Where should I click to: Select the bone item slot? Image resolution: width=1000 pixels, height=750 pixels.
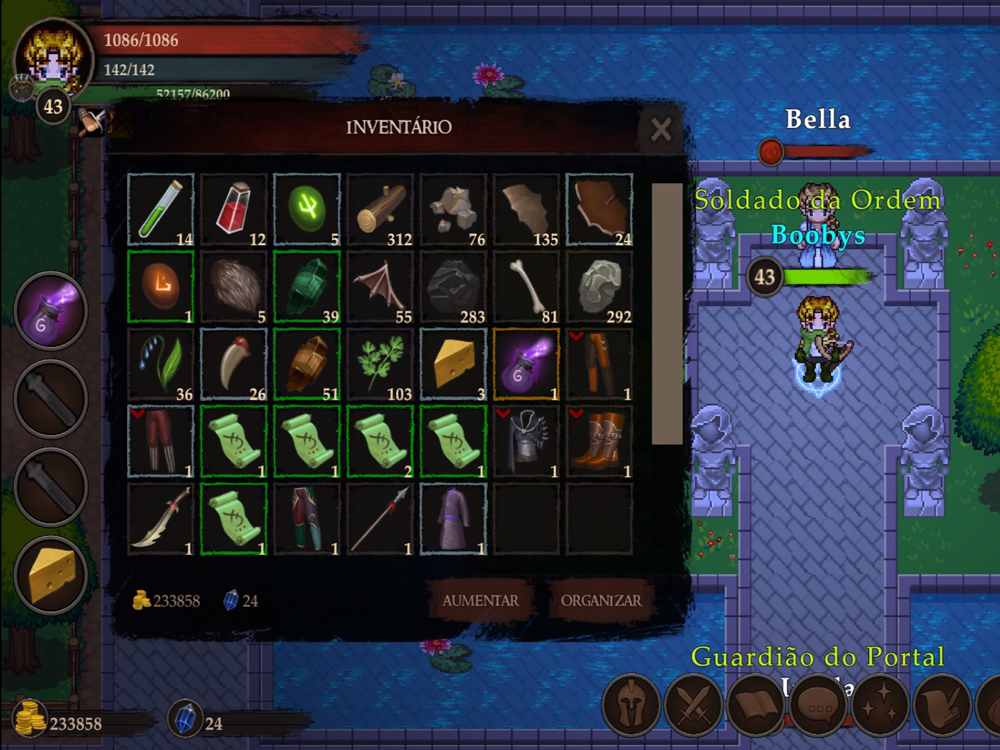[526, 286]
